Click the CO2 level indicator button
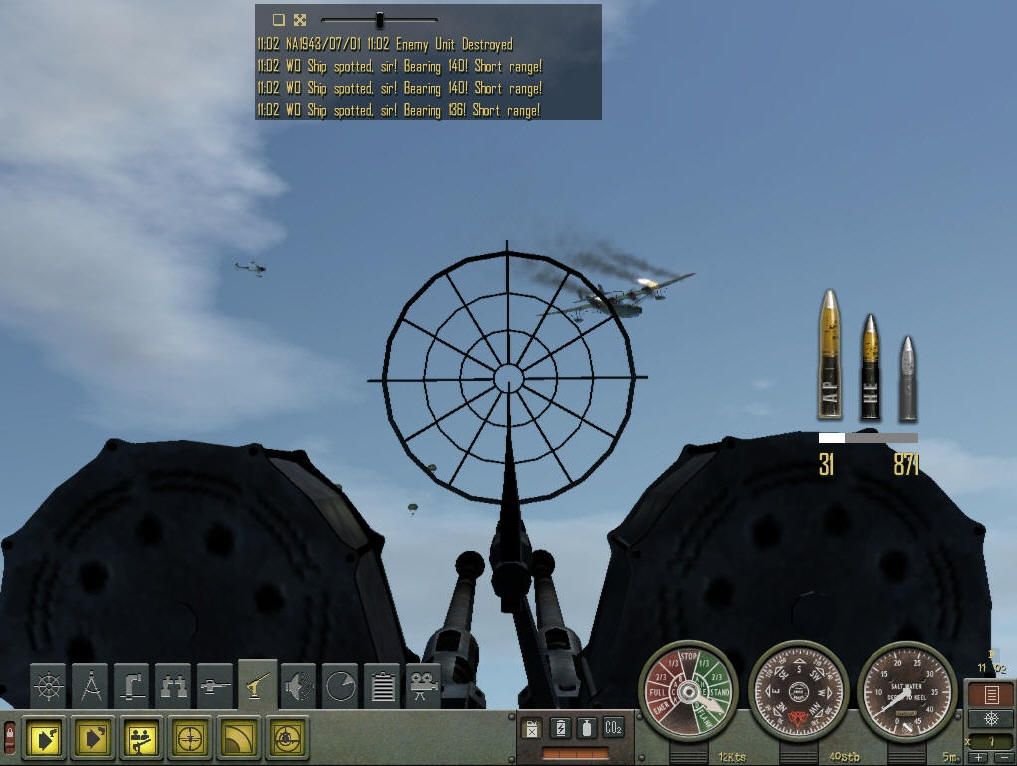The image size is (1017, 766). [613, 727]
